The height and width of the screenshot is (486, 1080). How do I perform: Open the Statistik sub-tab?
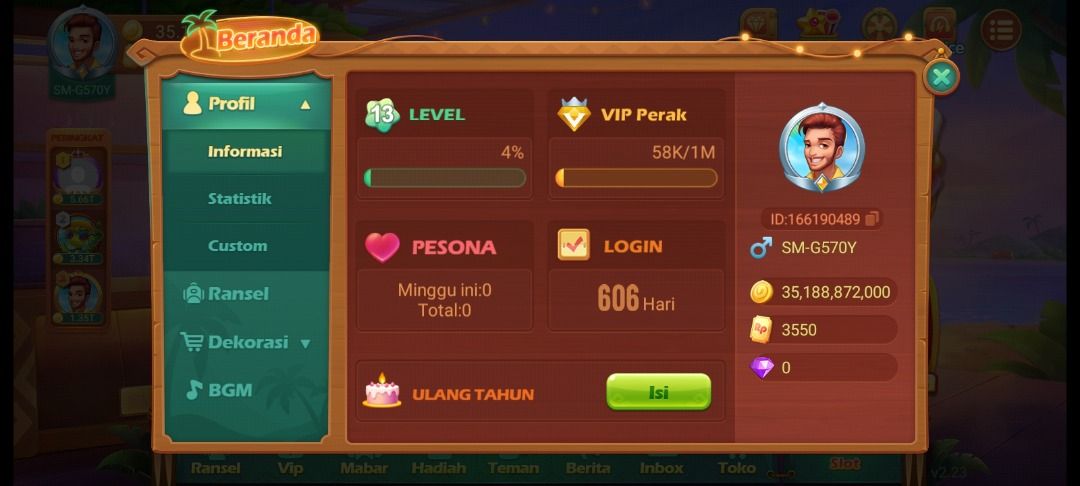(x=240, y=199)
